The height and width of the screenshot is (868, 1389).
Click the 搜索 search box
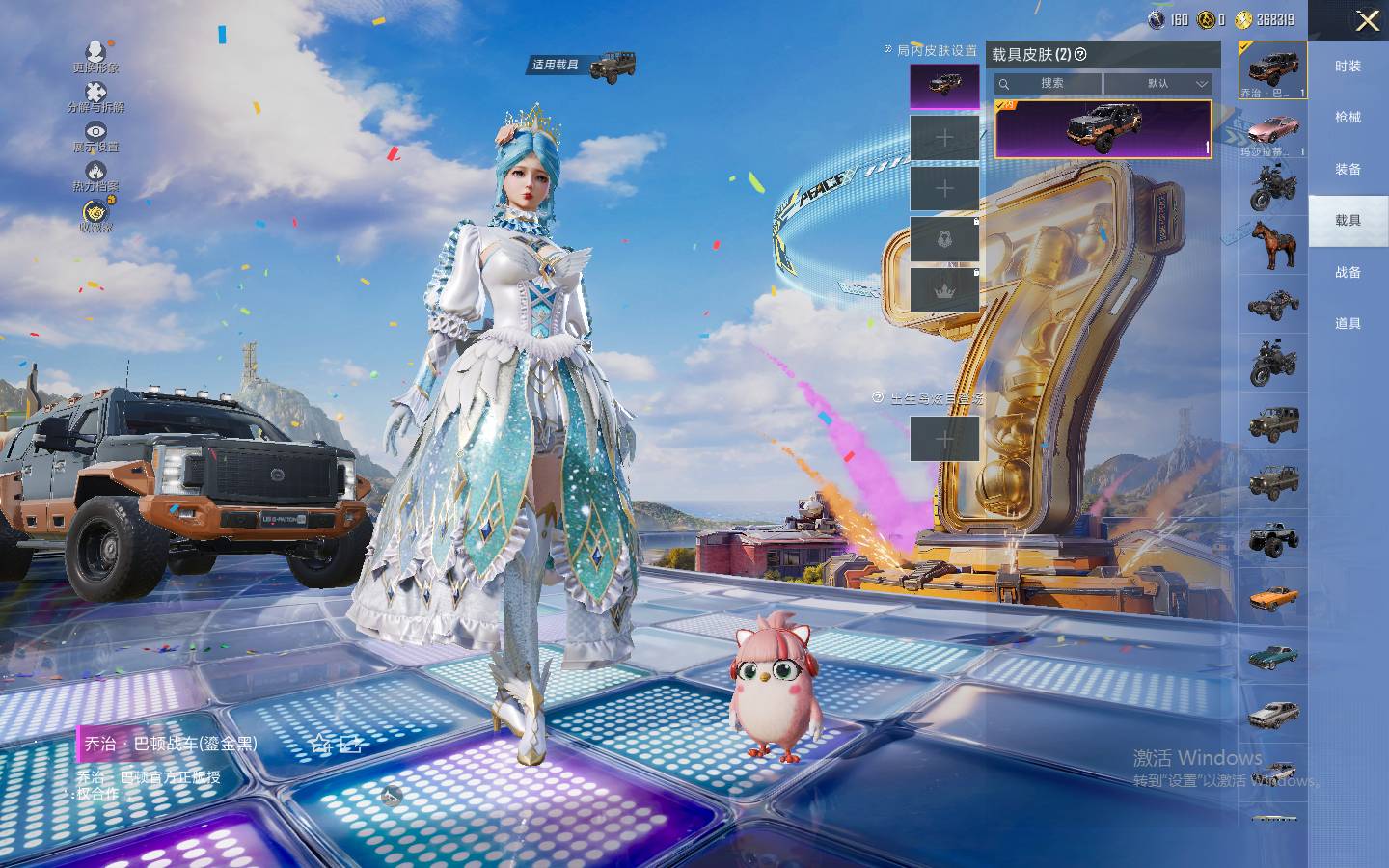click(1049, 84)
